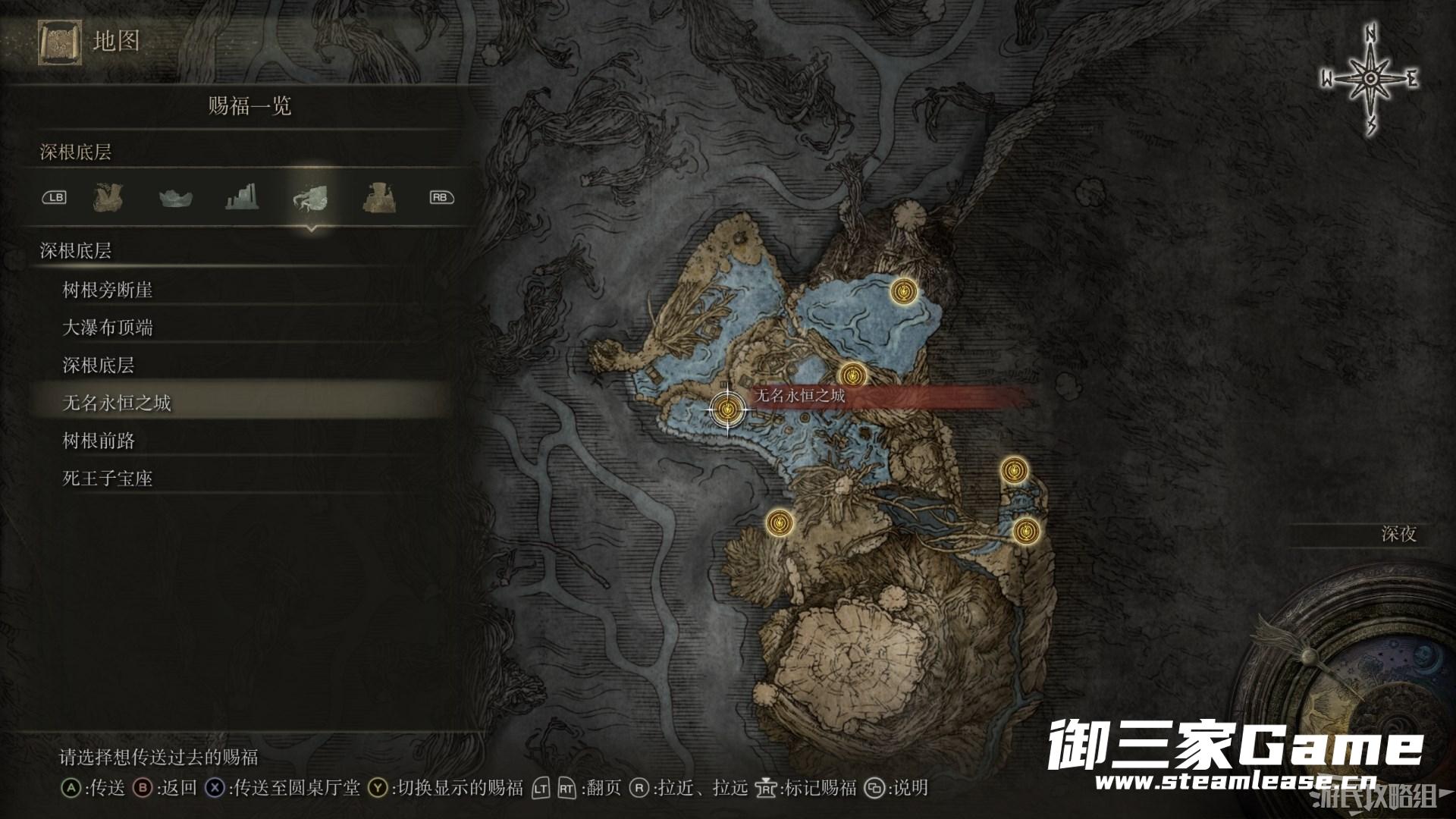Select the highlighted root-shaped region tab
Viewport: 1456px width, 819px height.
coord(310,198)
